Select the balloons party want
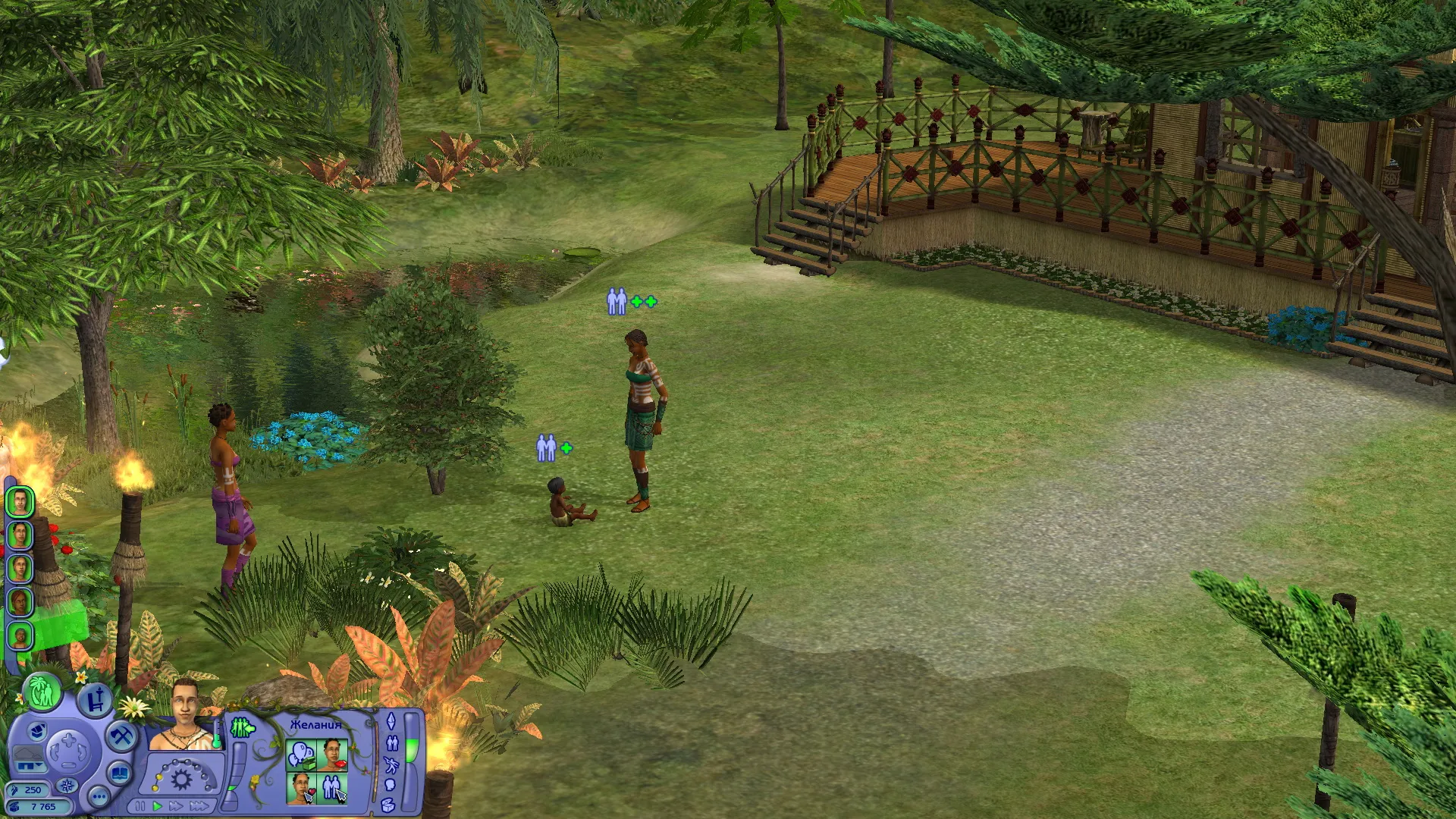The image size is (1456, 819). [x=301, y=755]
